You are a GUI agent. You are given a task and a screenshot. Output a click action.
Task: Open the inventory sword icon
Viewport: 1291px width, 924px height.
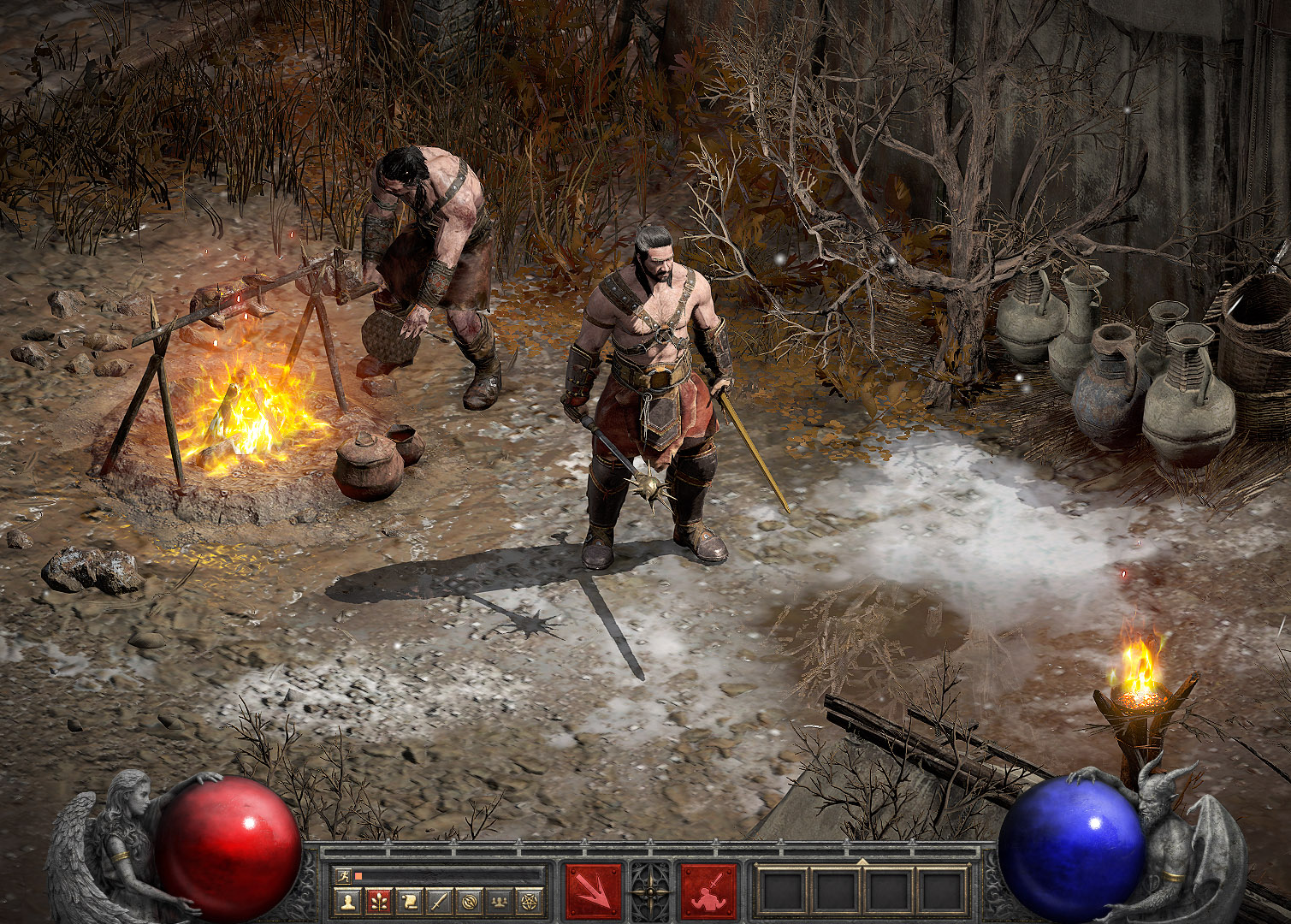tap(438, 900)
